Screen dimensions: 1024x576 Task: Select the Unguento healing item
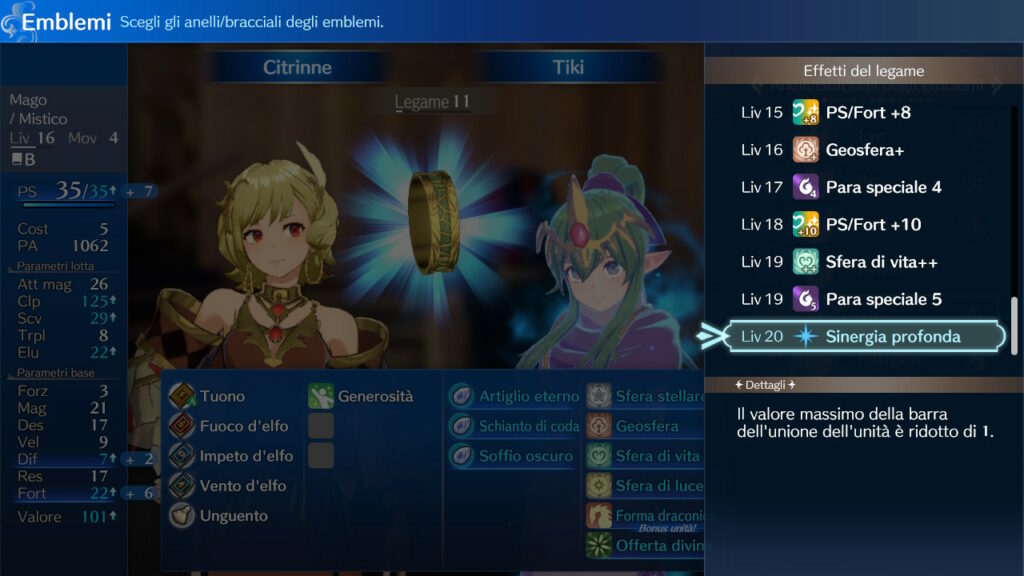(x=233, y=516)
